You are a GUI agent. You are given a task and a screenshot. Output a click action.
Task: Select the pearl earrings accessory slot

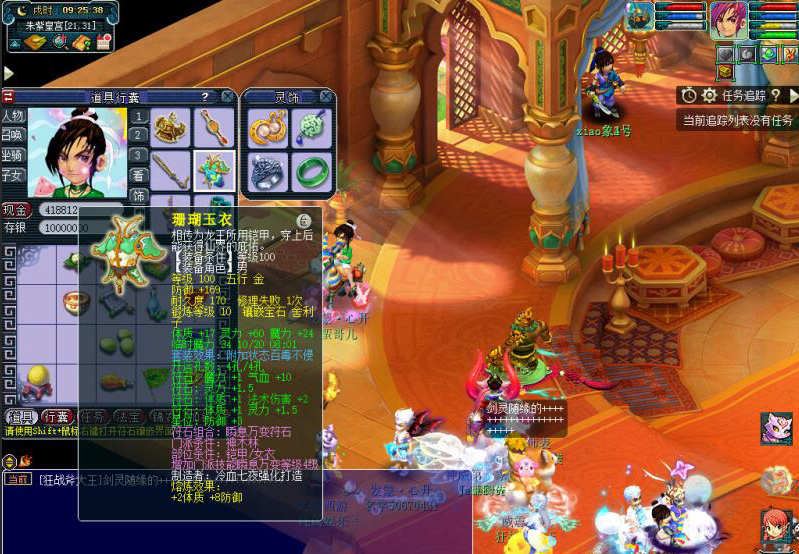click(266, 127)
